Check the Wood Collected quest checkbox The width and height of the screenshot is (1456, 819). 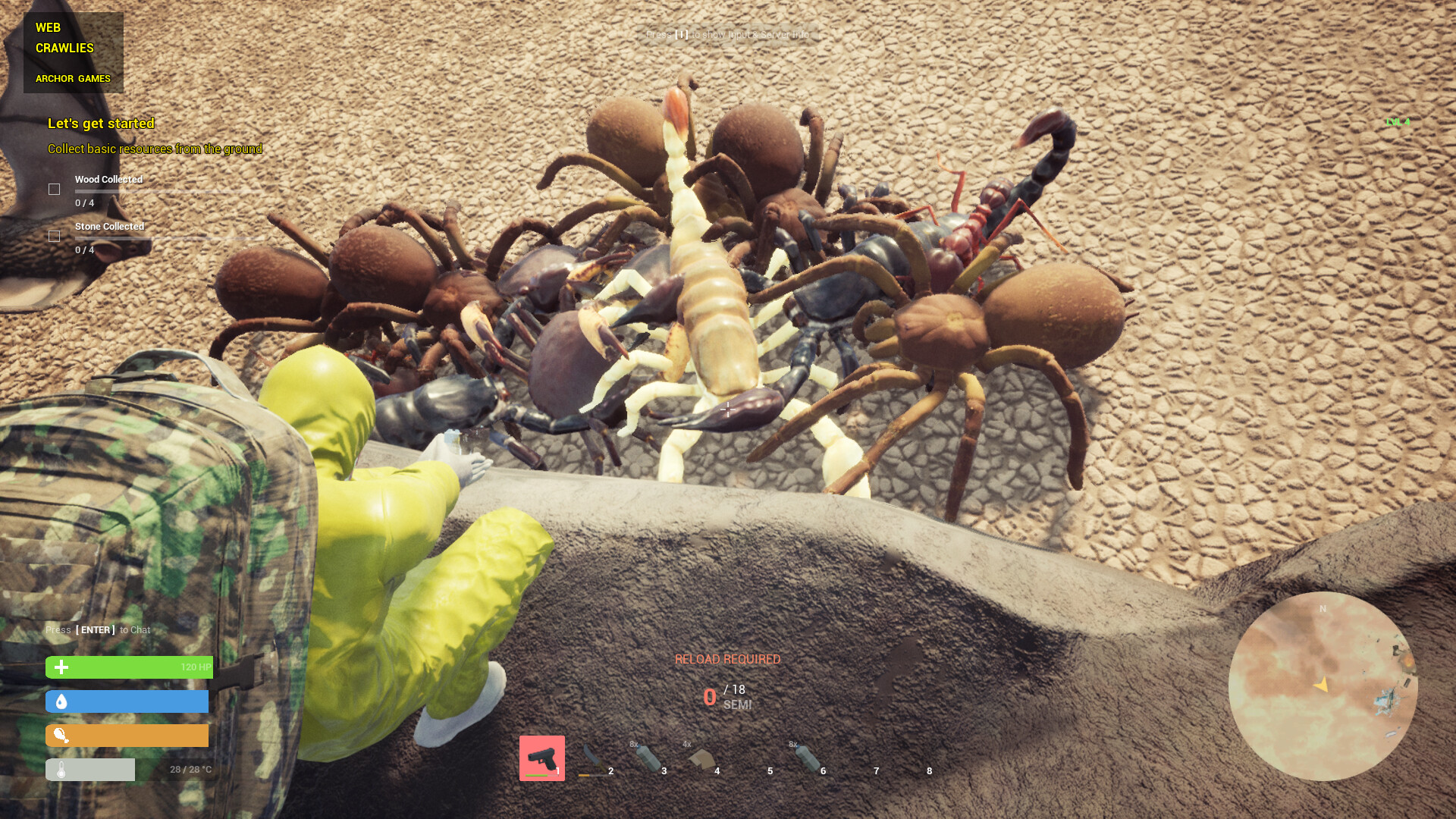click(53, 189)
